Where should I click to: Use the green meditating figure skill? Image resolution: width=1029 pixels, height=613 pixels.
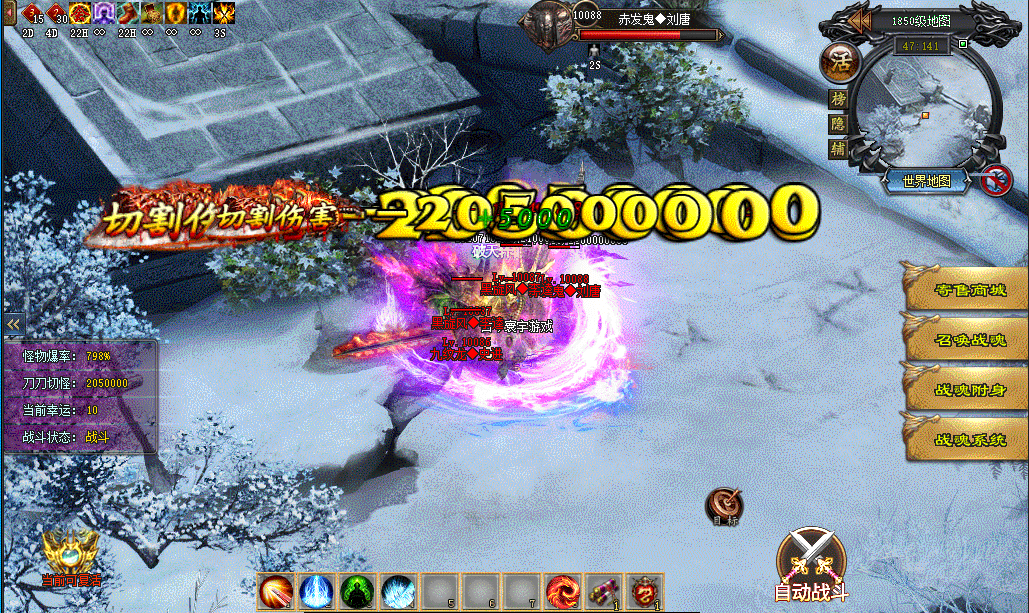tap(356, 591)
